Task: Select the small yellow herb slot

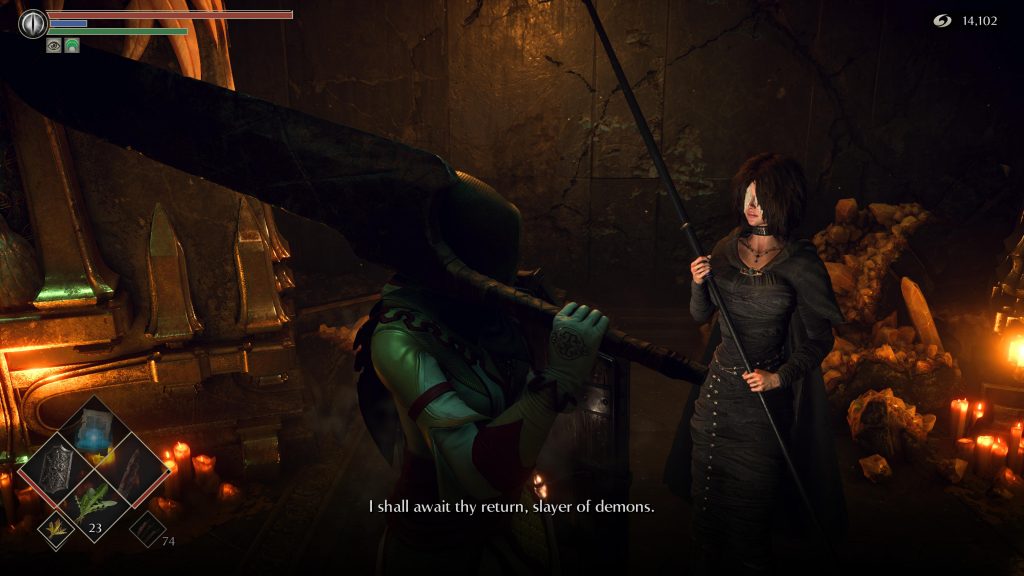Action: point(56,529)
